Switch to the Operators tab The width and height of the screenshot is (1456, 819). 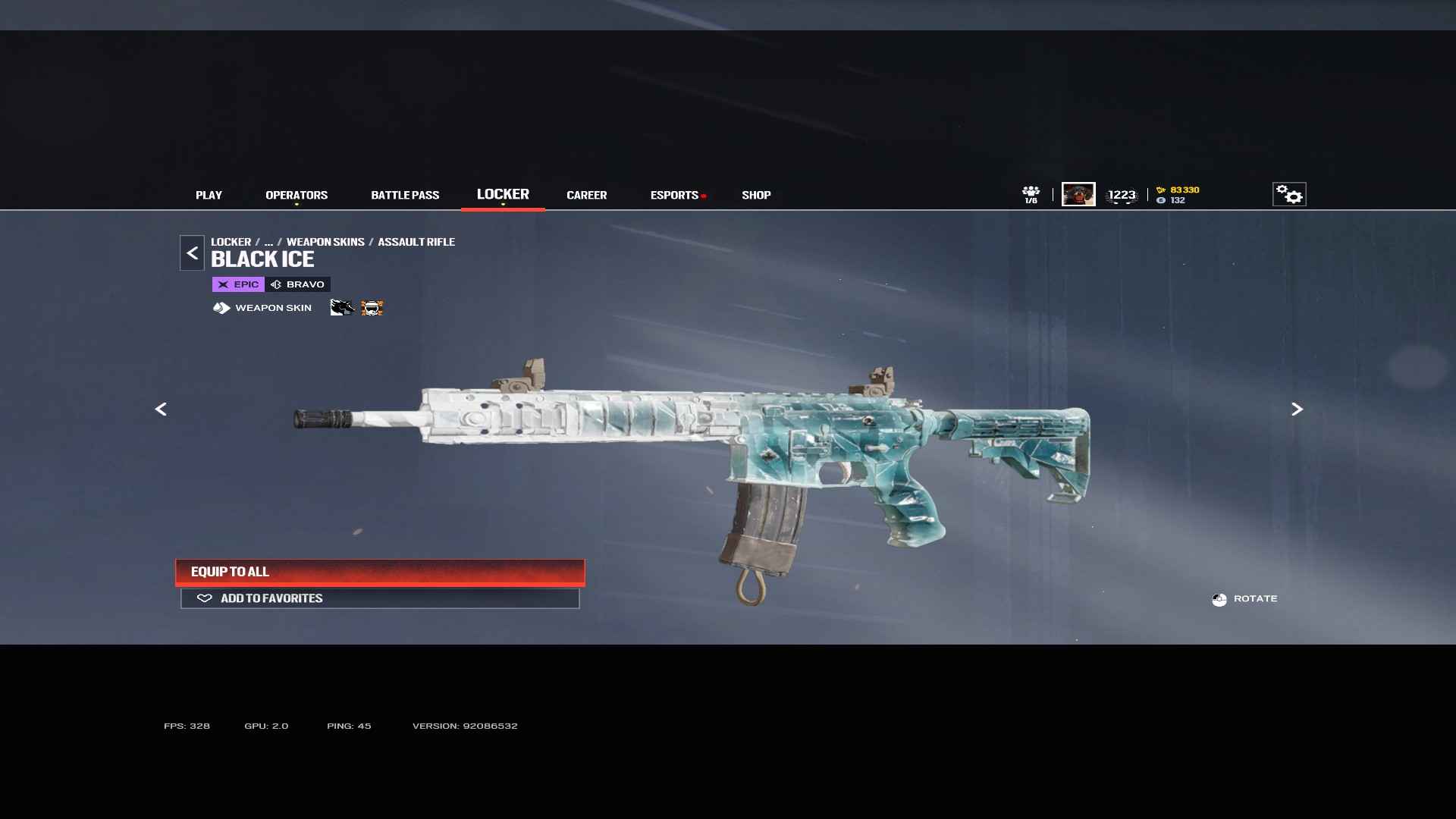[x=297, y=195]
